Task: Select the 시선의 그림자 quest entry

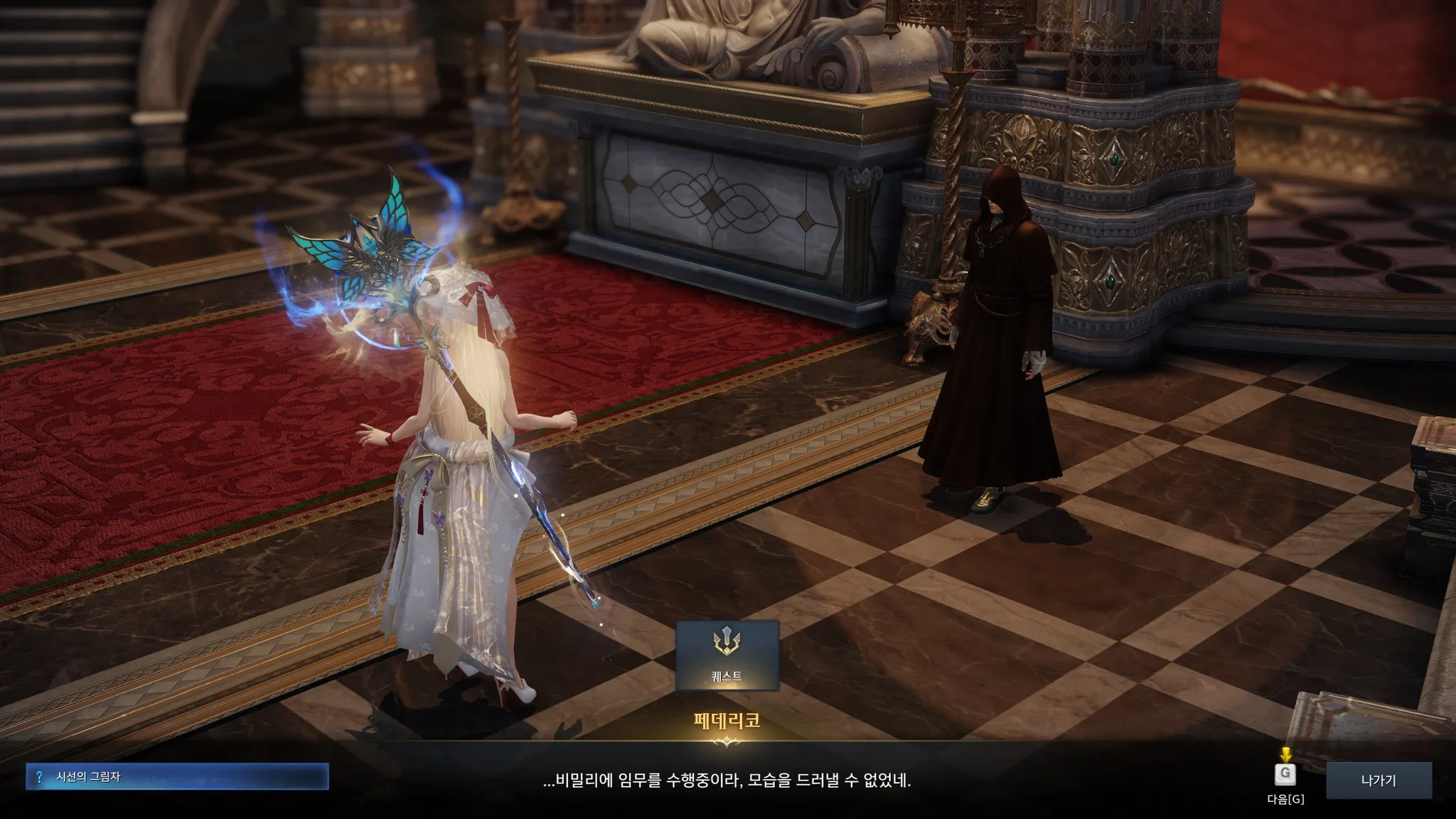Action: coord(177,777)
